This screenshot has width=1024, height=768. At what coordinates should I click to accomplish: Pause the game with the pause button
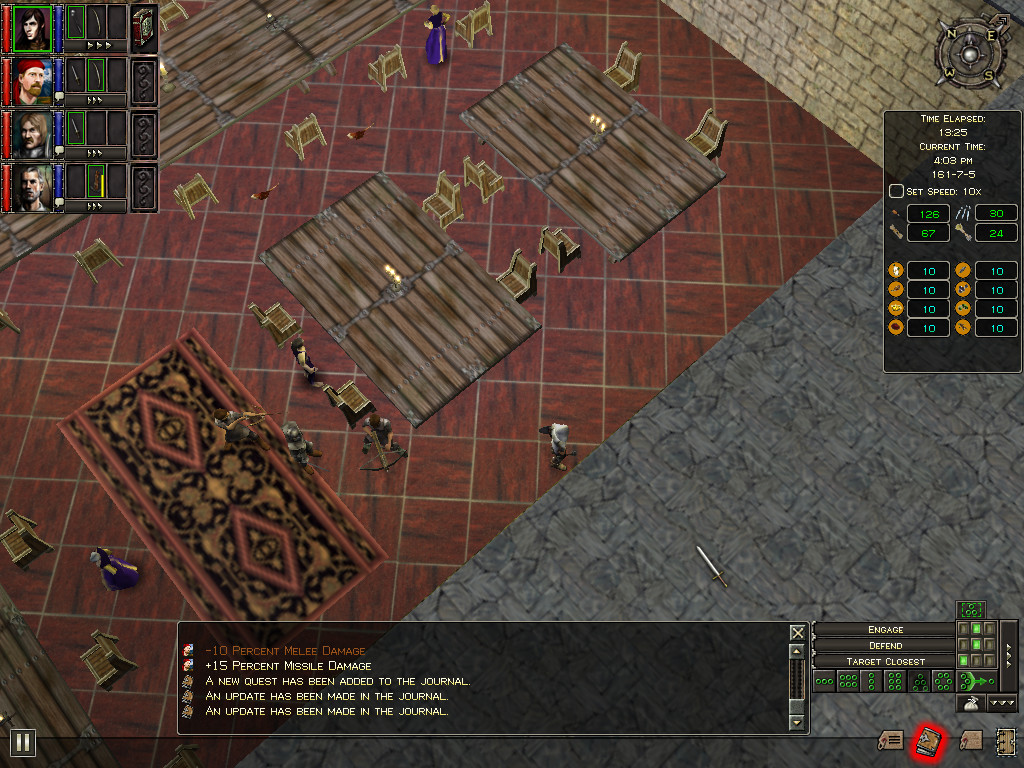tap(22, 742)
